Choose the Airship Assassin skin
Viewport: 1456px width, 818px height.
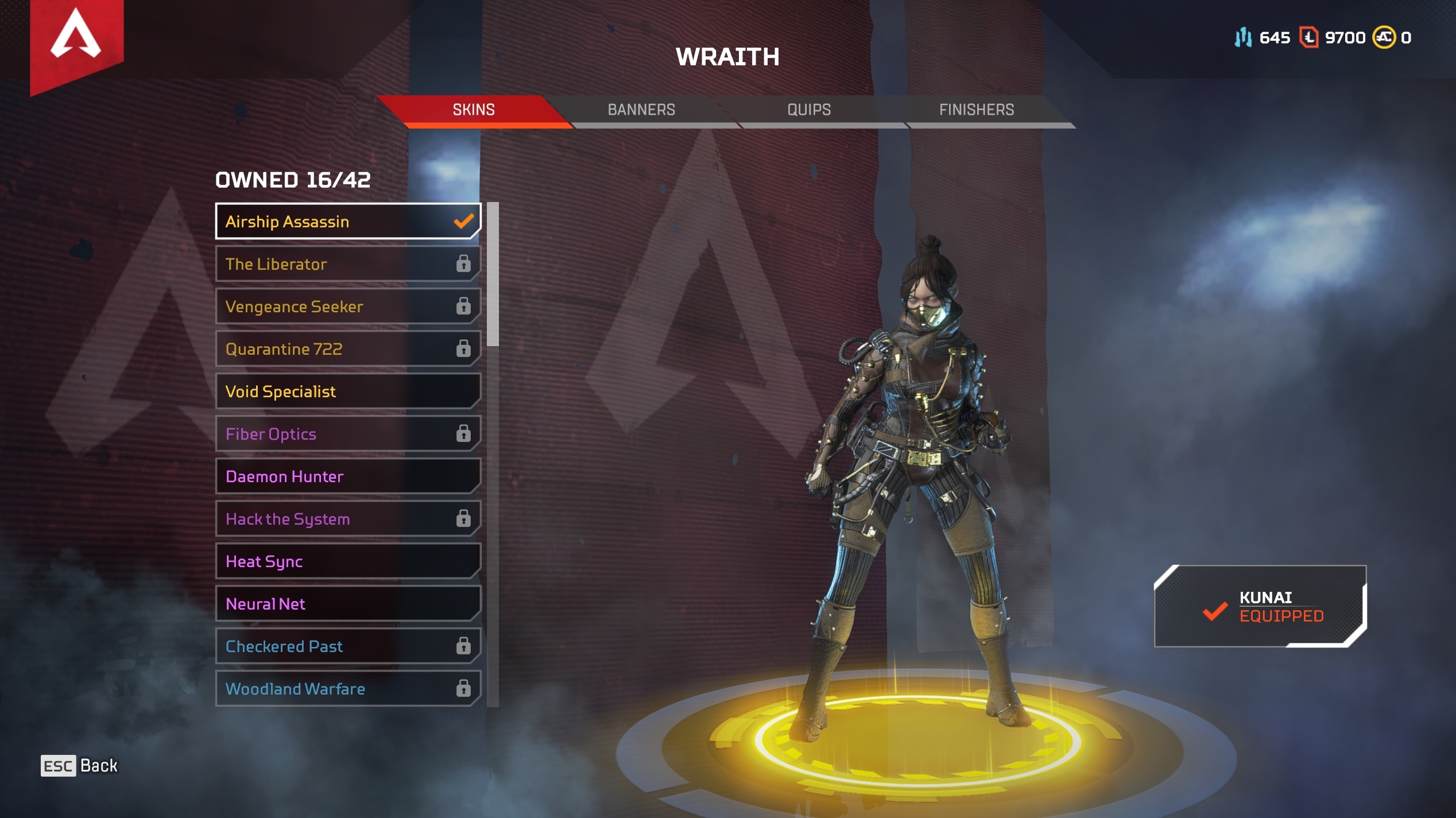(x=347, y=222)
